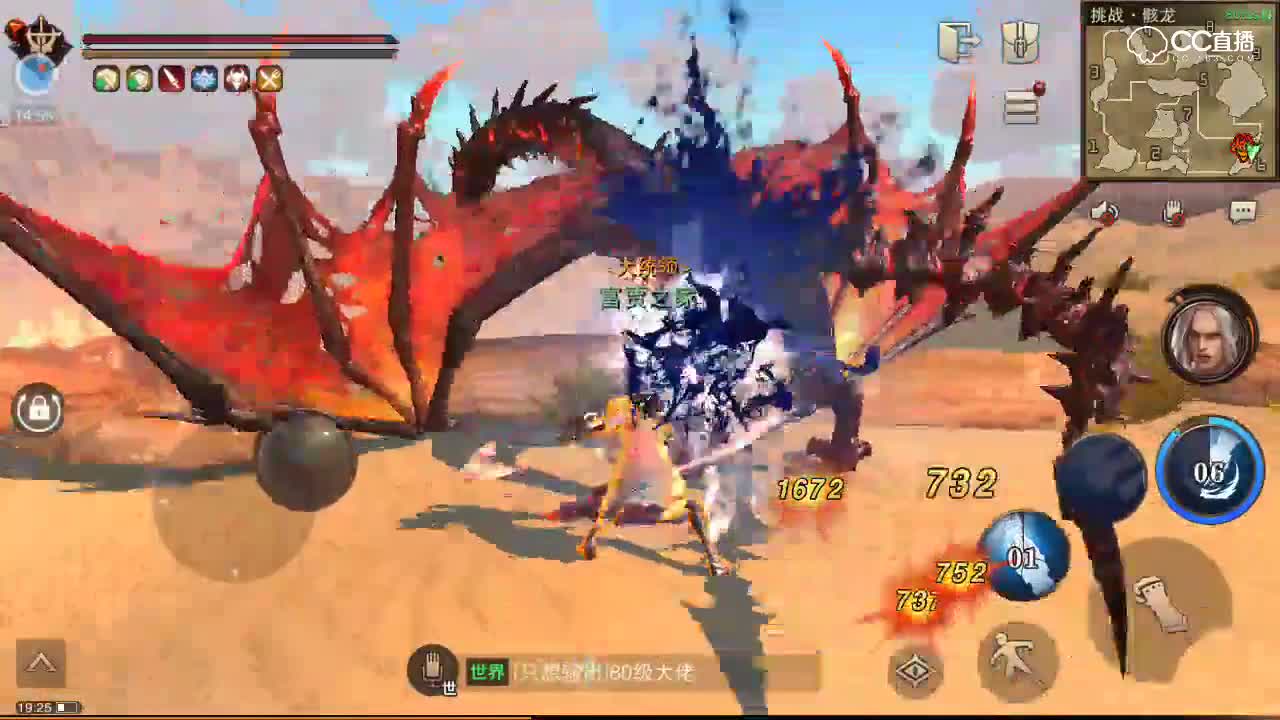Toggle the crossed-out hand icon under minimap
Screen dimensions: 1280x720
[x=1172, y=211]
